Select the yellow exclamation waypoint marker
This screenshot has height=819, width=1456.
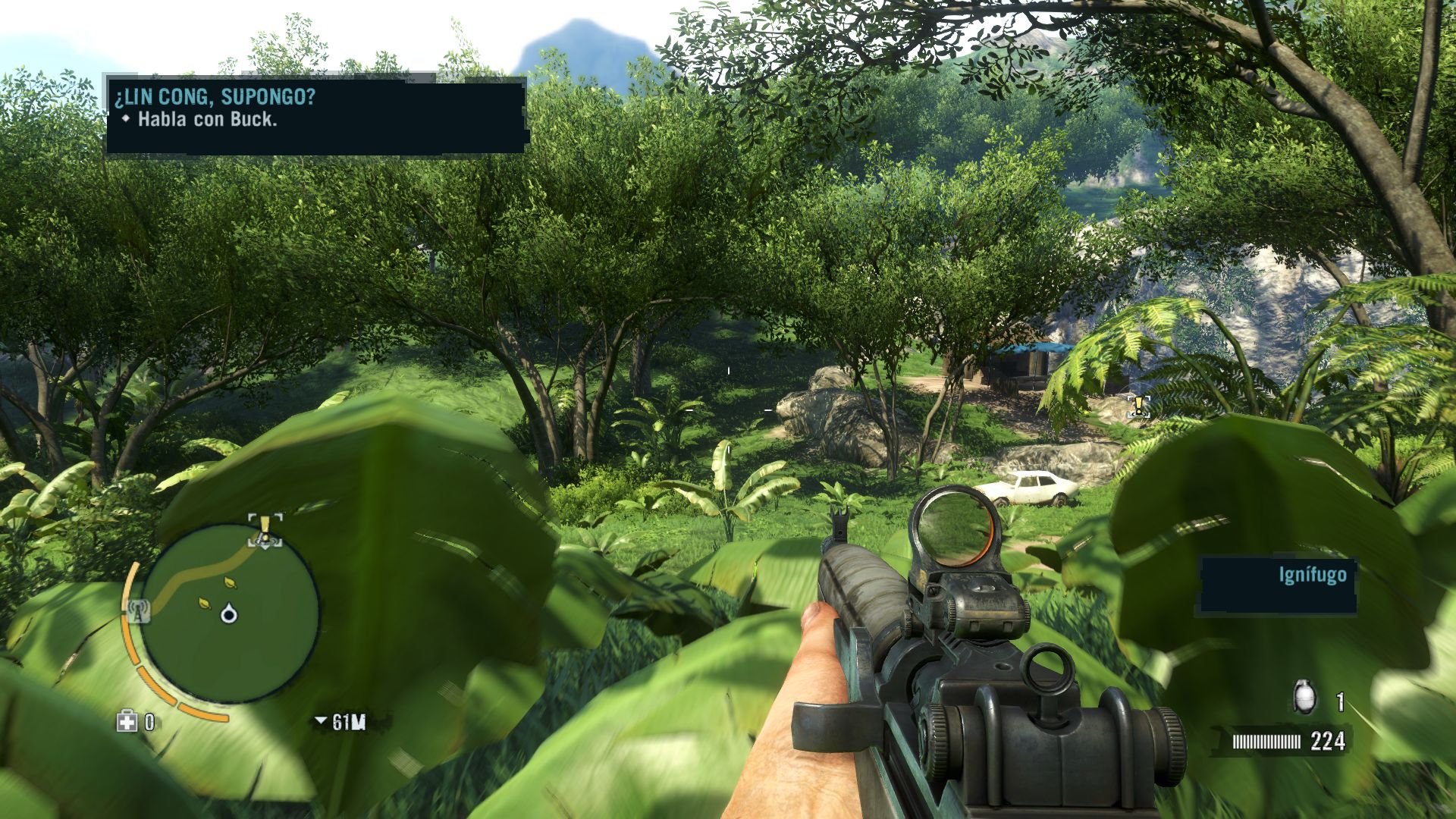(1137, 405)
